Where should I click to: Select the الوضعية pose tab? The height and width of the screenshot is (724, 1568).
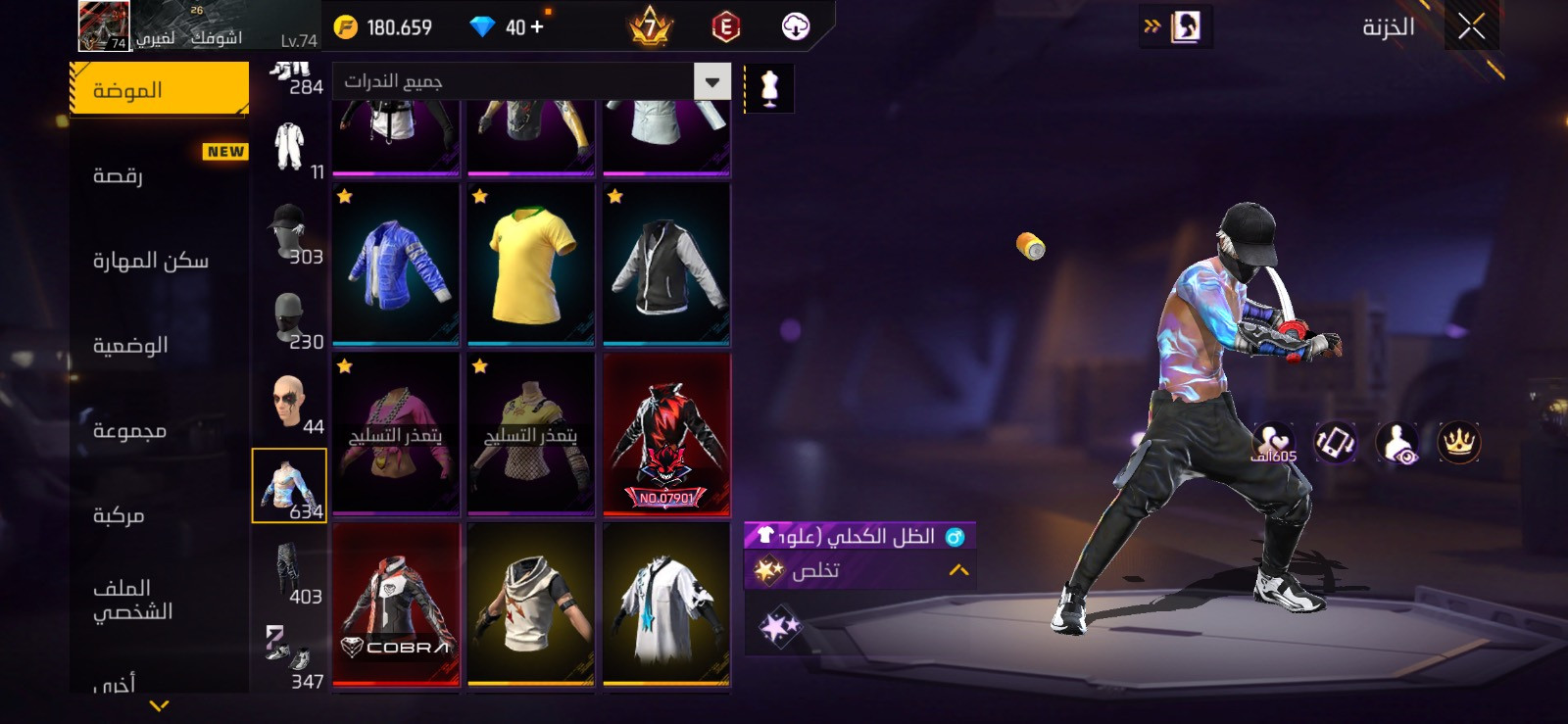(x=130, y=345)
